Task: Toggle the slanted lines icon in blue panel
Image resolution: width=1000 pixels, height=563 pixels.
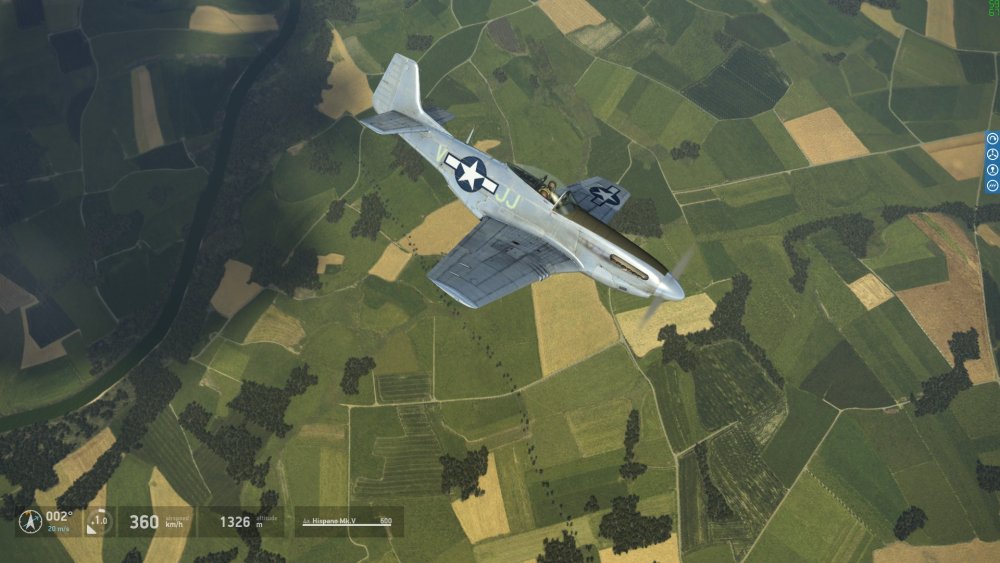Action: 992,185
